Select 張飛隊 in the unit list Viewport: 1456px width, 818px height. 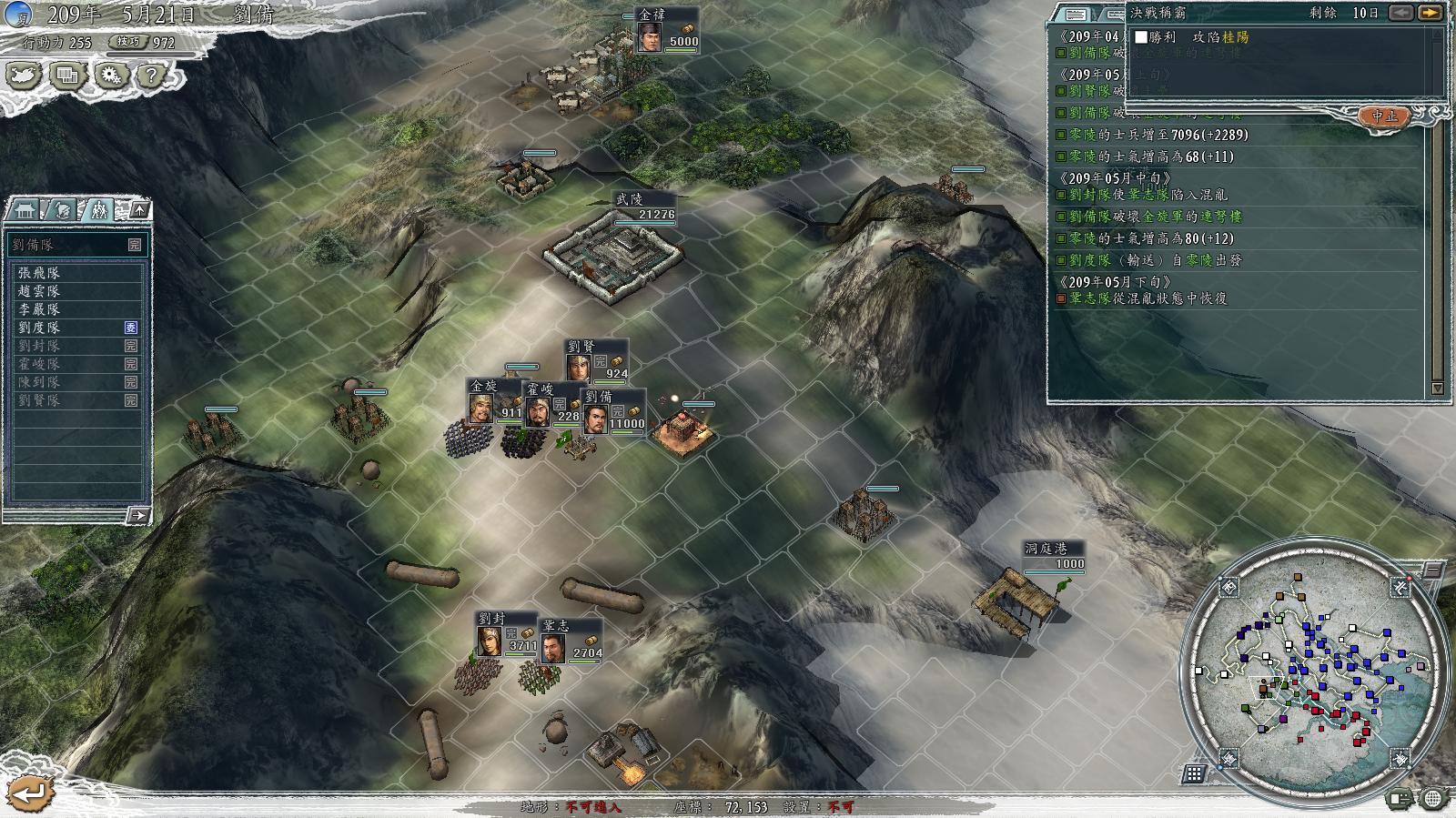[x=39, y=273]
